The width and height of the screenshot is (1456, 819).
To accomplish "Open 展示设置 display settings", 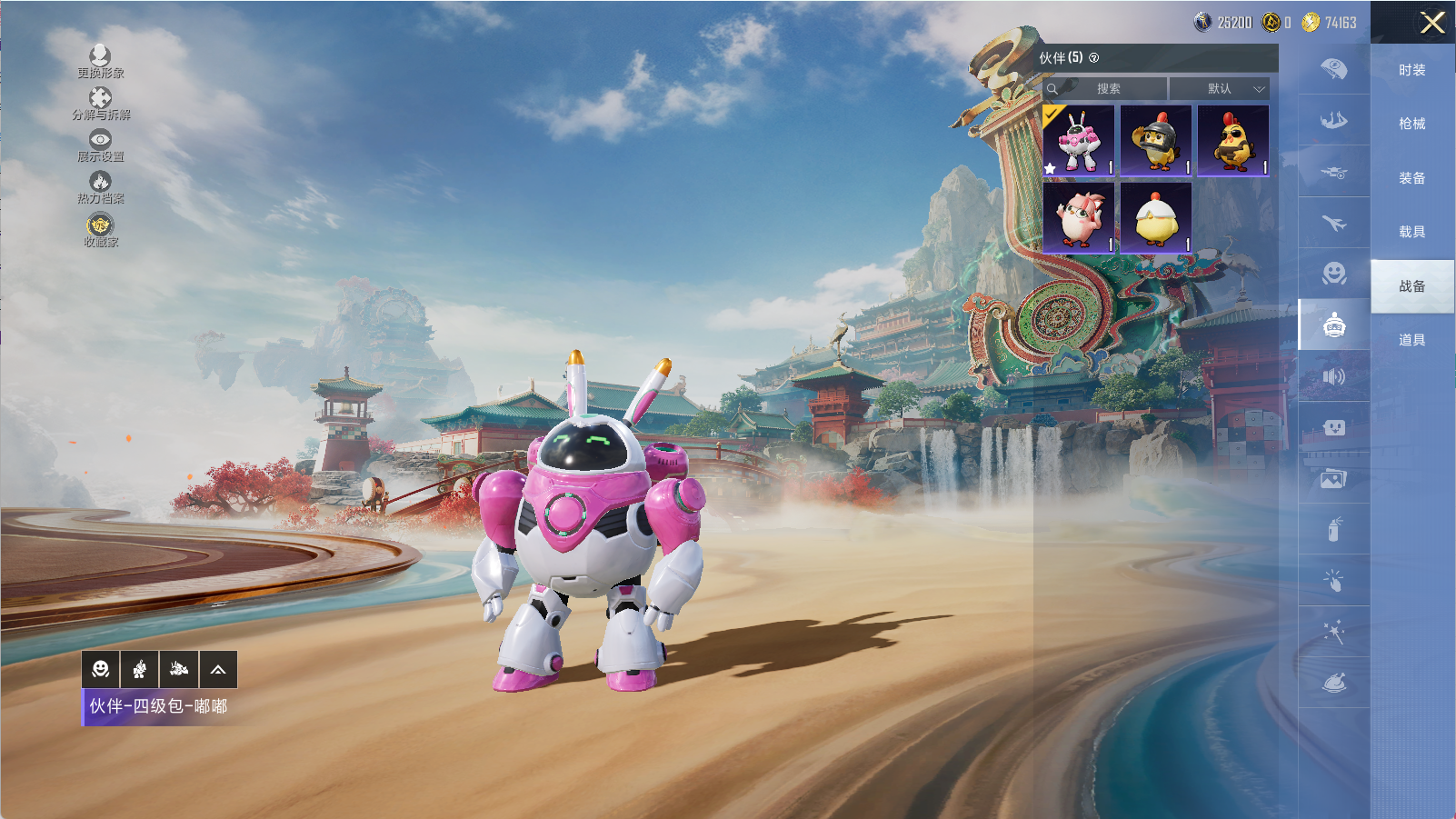I will coord(100,145).
